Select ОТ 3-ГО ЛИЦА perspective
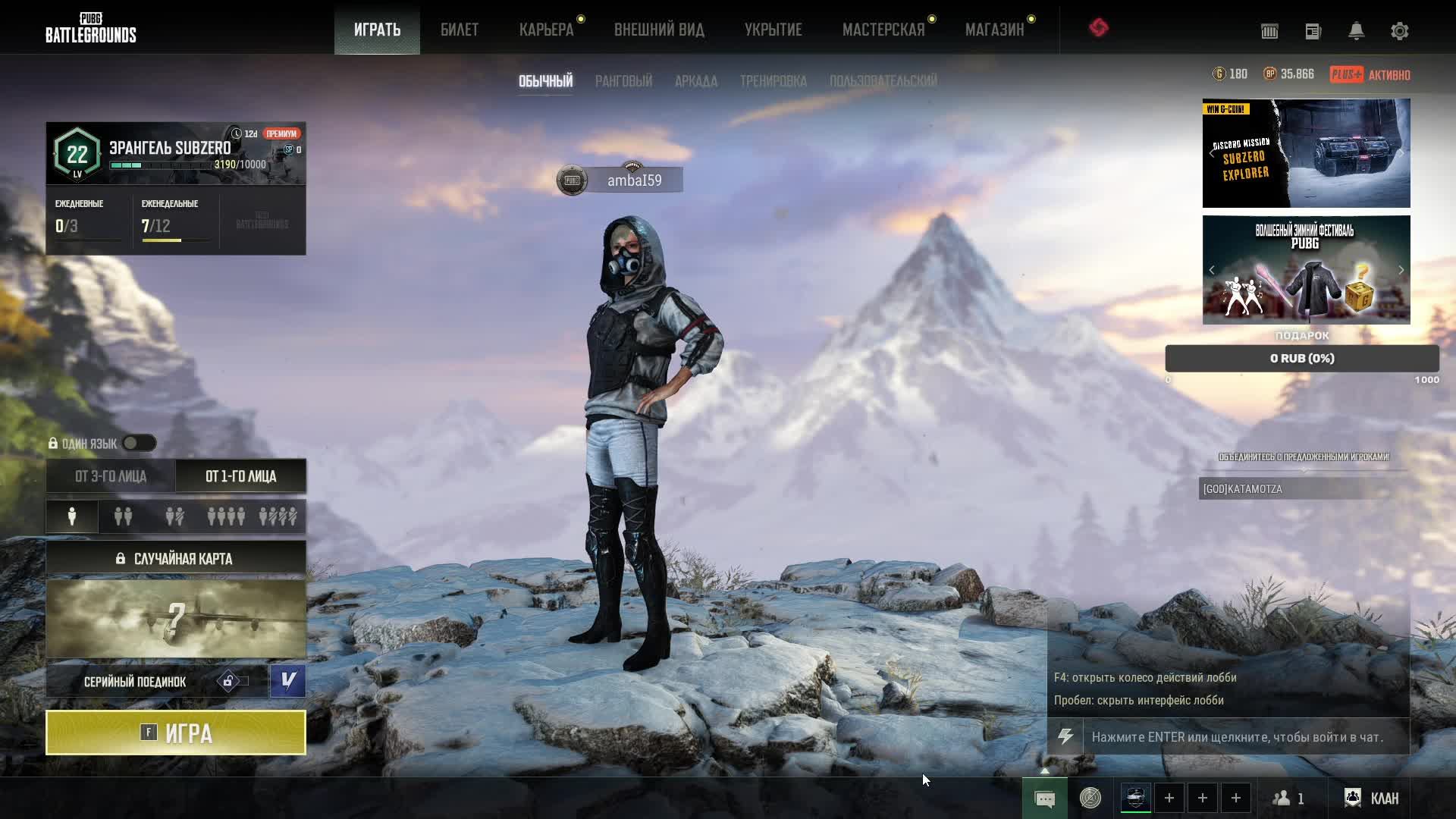This screenshot has width=1456, height=819. (111, 476)
